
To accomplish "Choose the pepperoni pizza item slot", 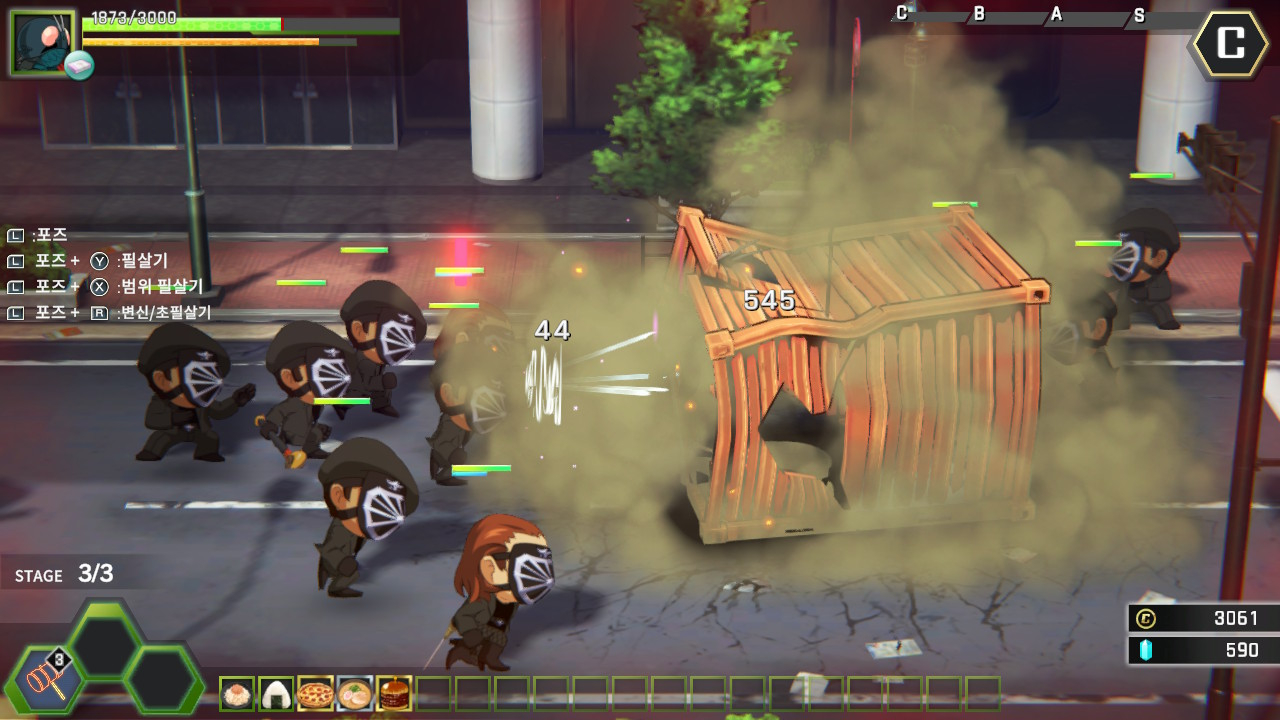I will (x=315, y=693).
